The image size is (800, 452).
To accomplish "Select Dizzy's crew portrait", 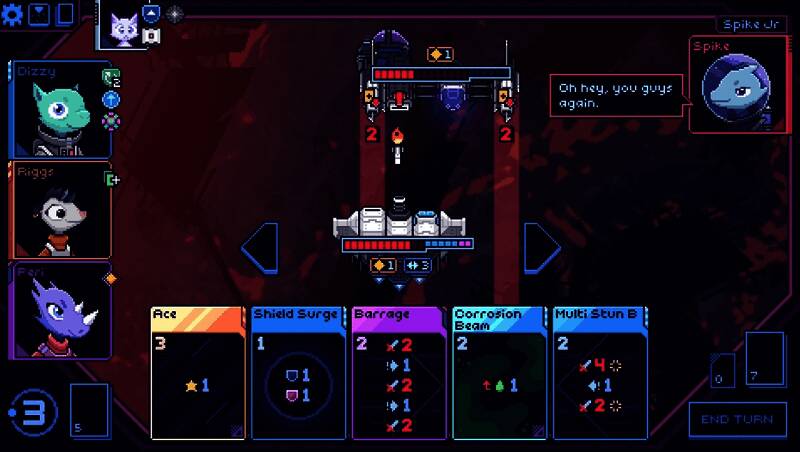I will coord(60,110).
